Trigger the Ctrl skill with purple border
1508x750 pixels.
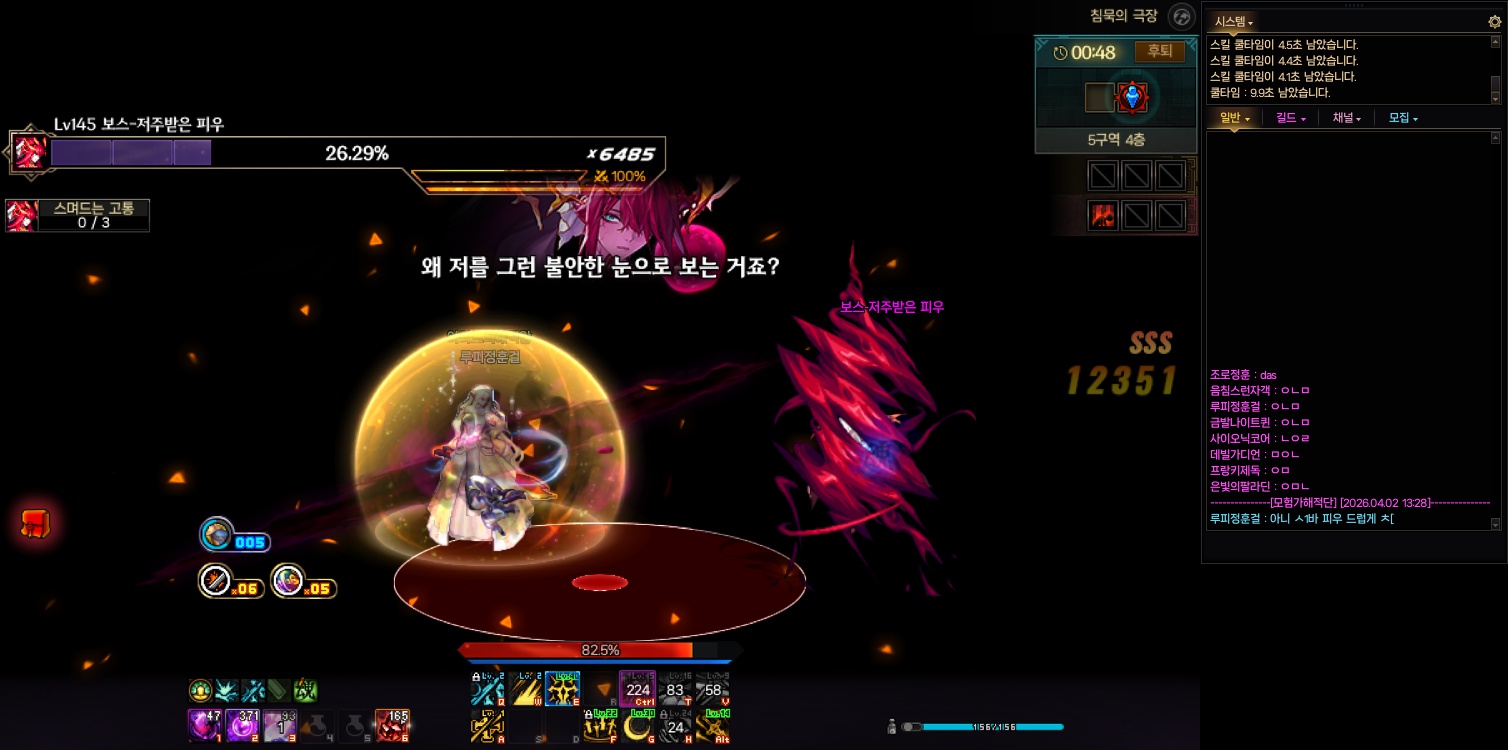pyautogui.click(x=637, y=689)
